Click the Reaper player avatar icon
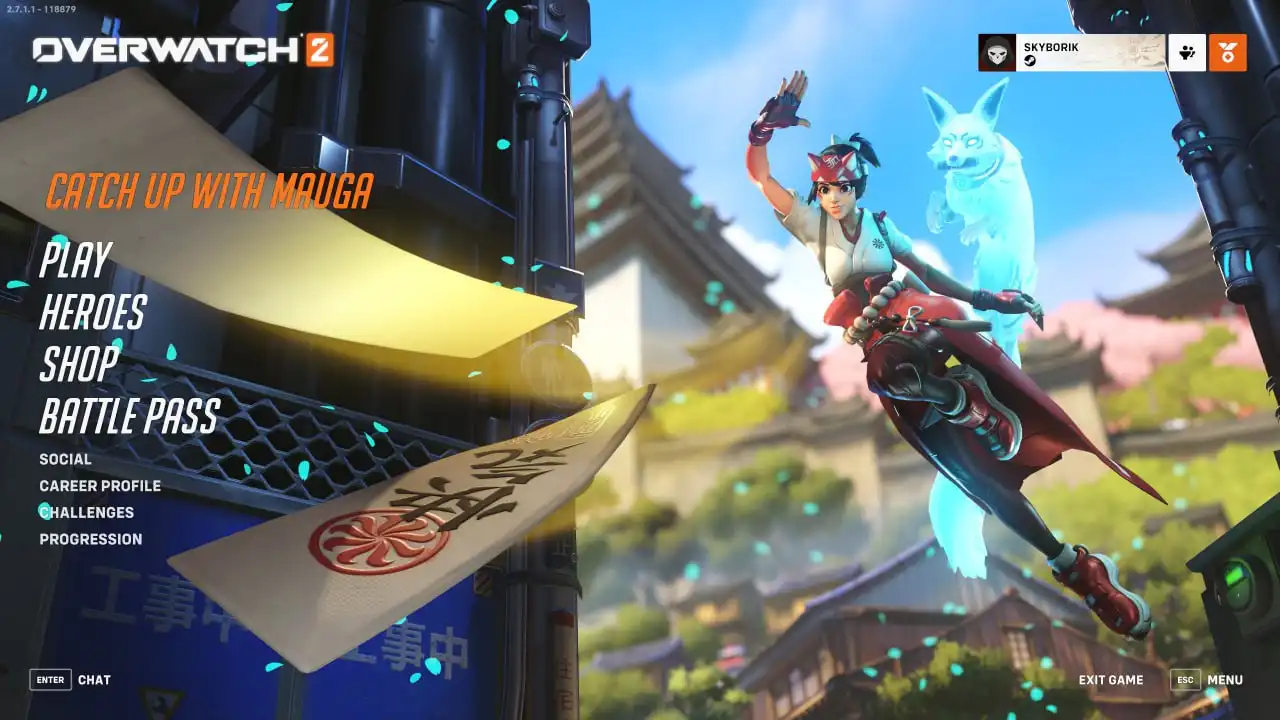Viewport: 1280px width, 720px height. point(997,53)
